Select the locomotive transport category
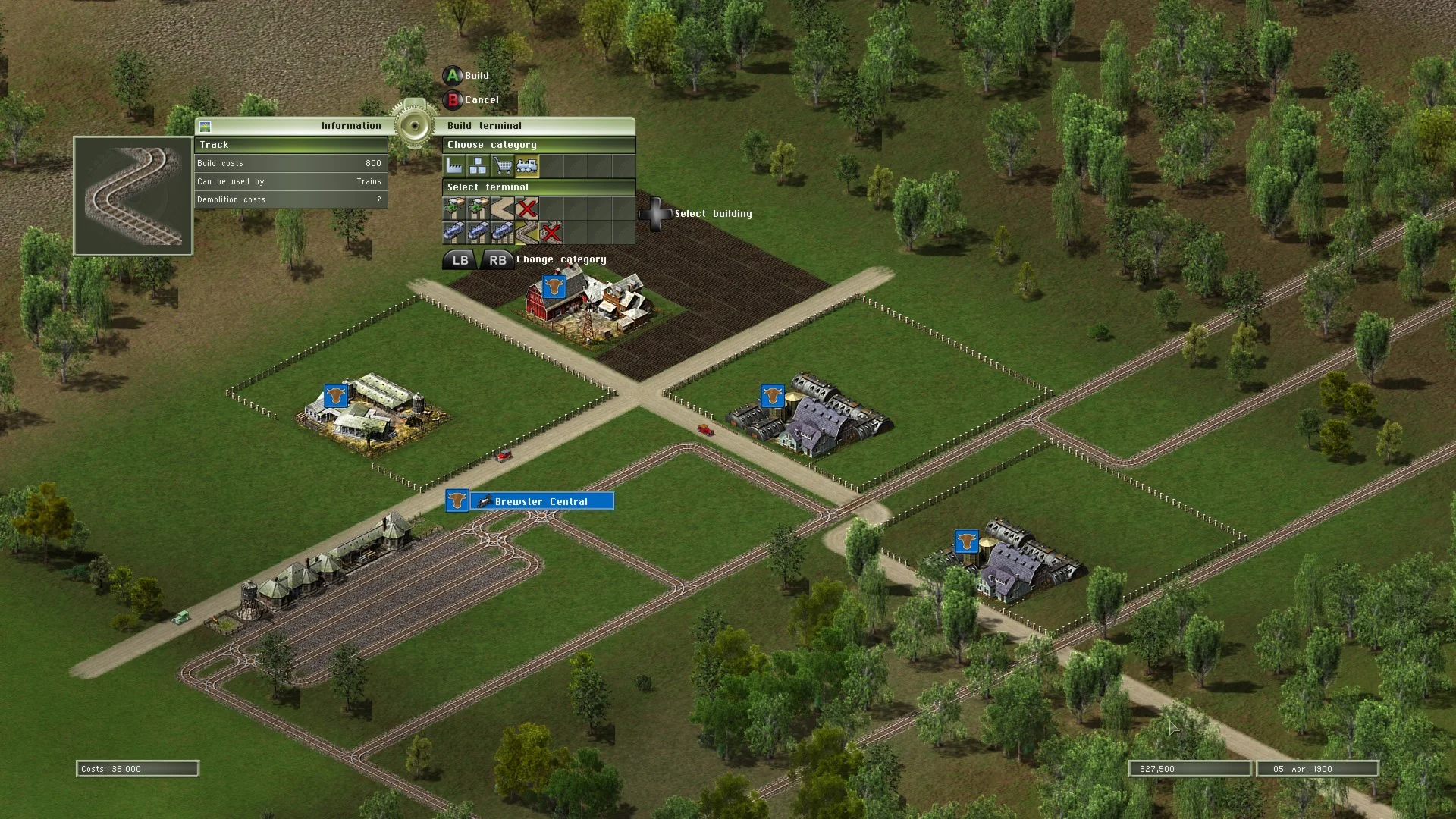 (x=527, y=165)
